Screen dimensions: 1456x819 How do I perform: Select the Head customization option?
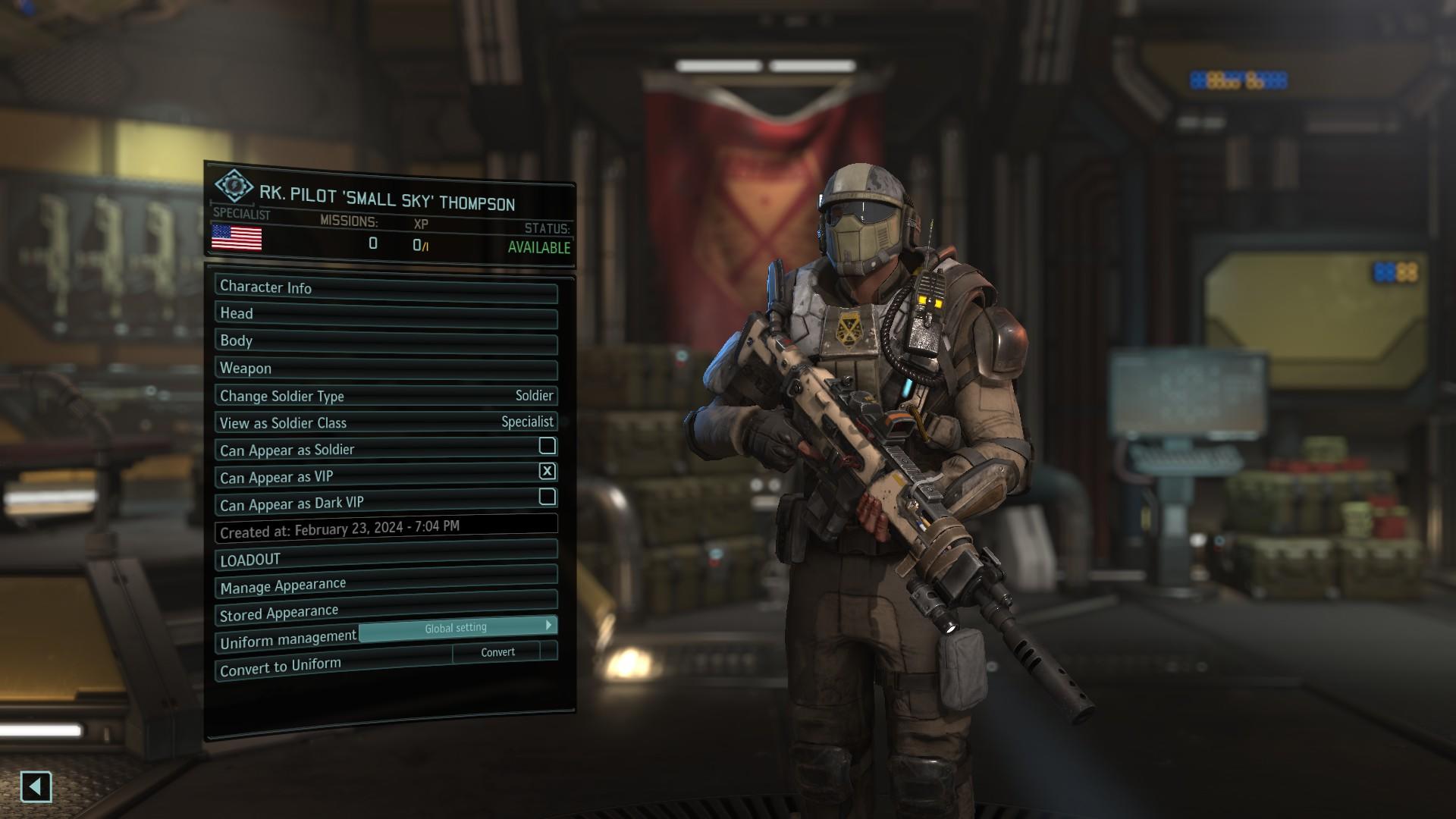coord(386,315)
